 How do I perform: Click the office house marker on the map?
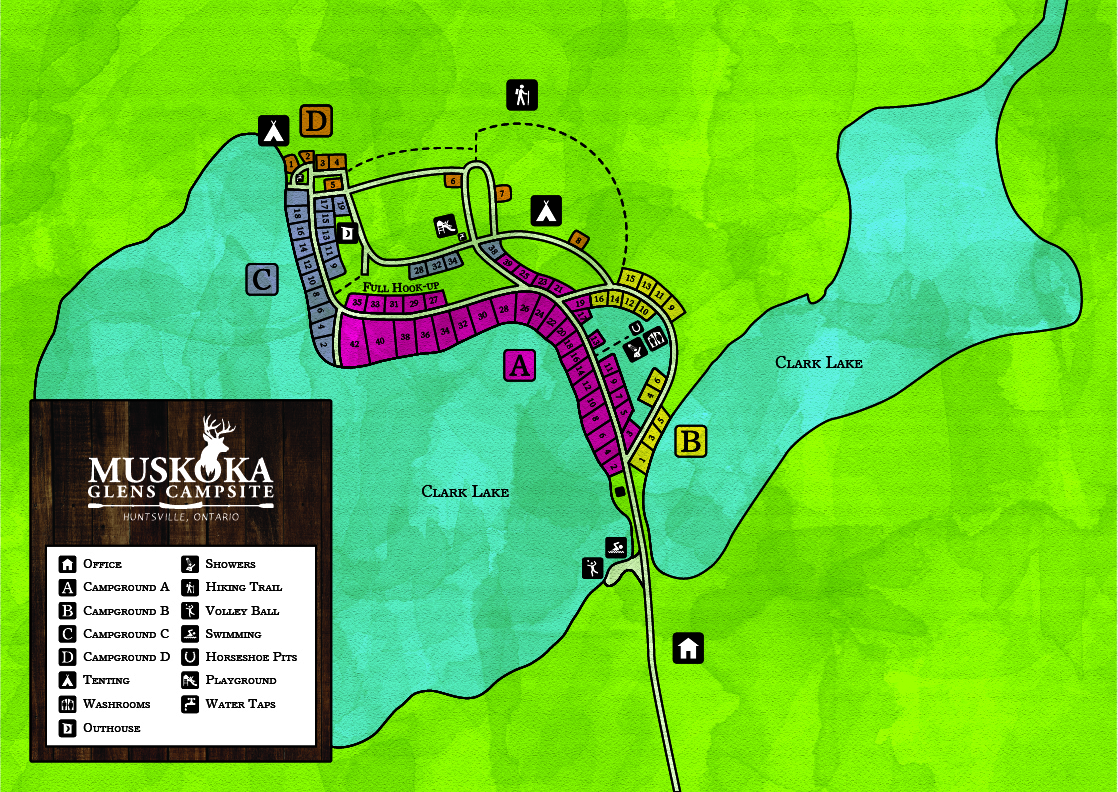[x=688, y=648]
